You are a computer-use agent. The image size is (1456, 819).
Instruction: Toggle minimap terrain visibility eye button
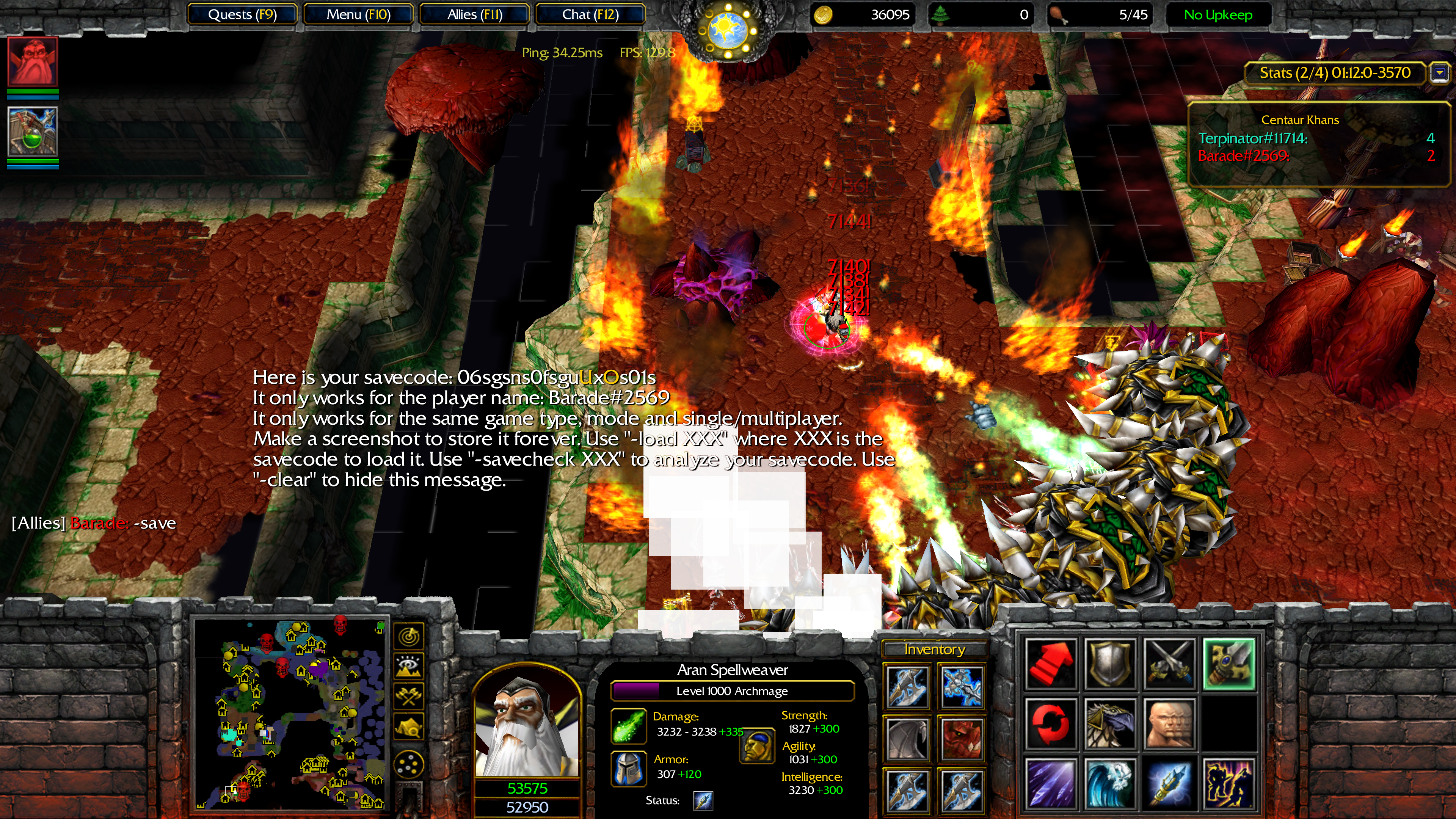click(409, 667)
